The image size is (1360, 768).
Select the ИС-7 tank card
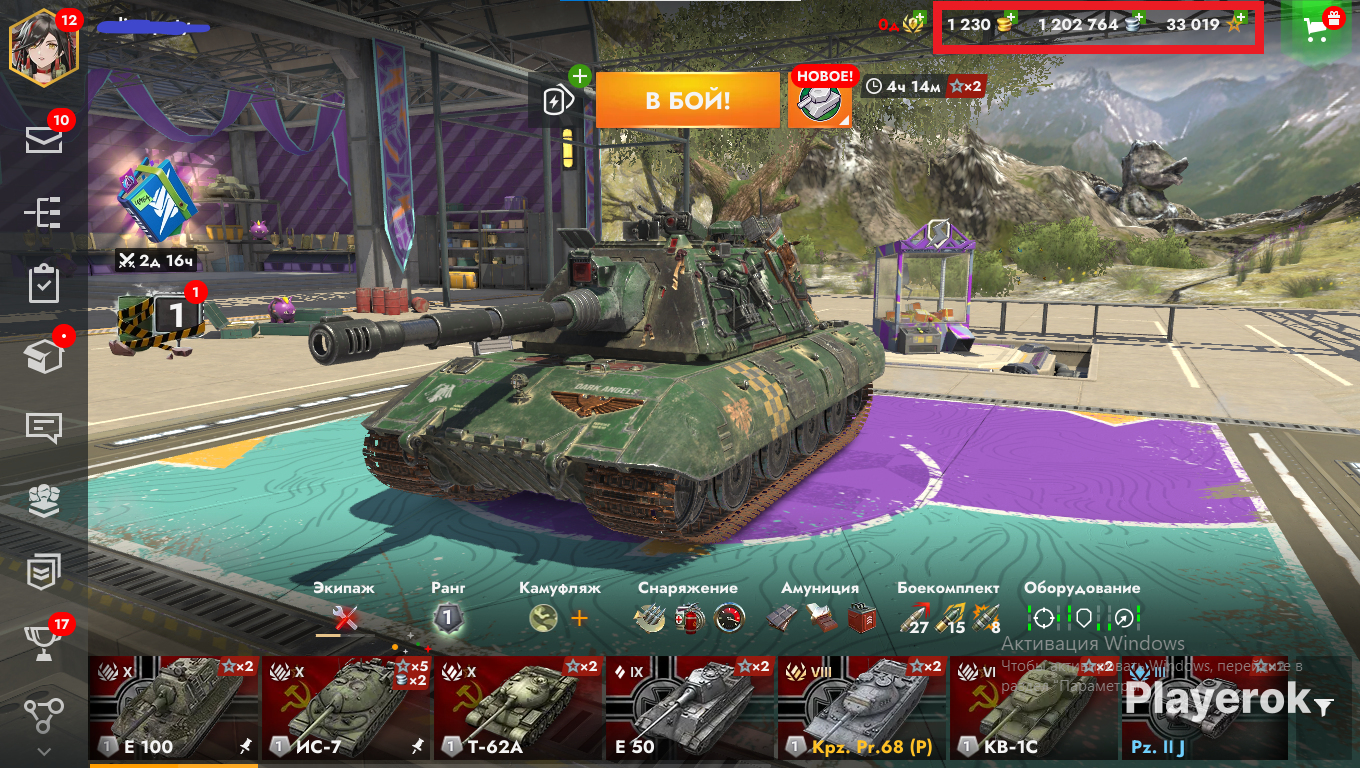point(346,708)
